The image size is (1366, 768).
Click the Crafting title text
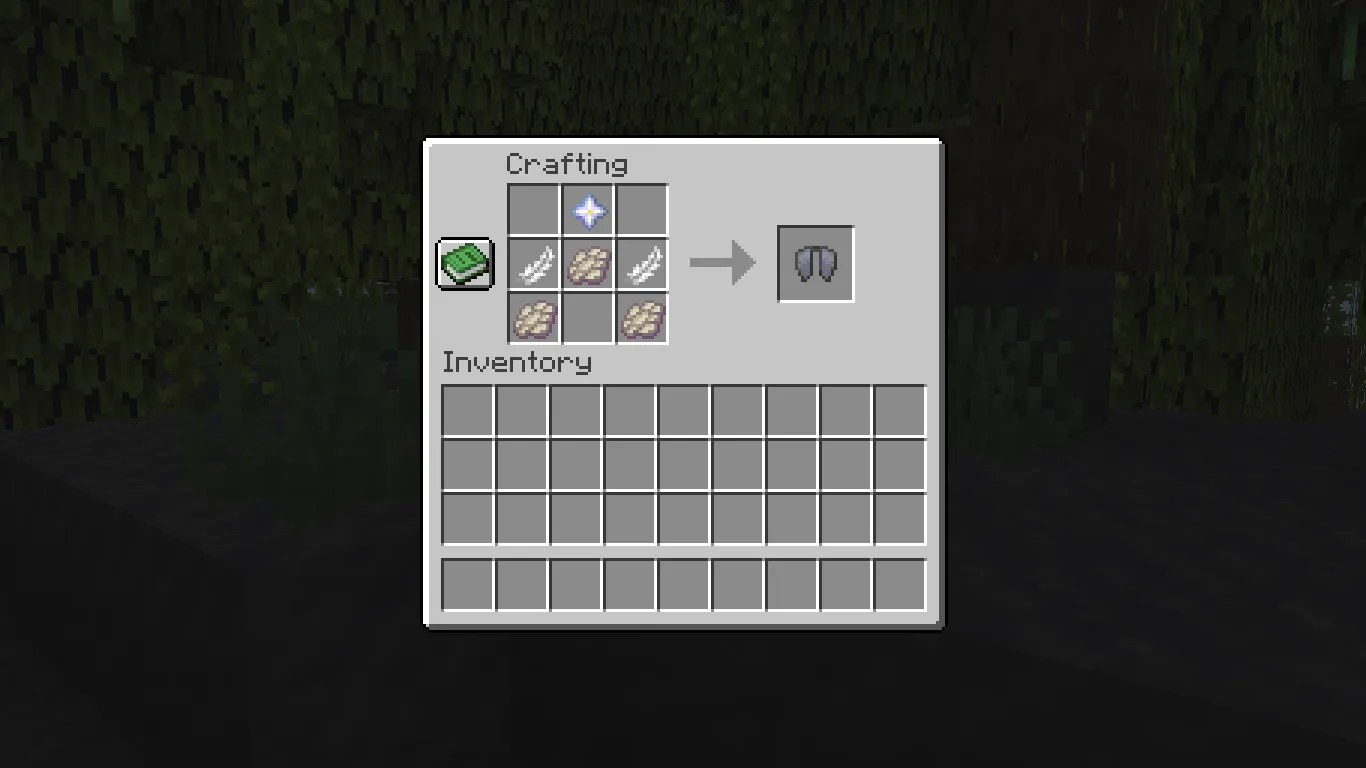(x=569, y=164)
